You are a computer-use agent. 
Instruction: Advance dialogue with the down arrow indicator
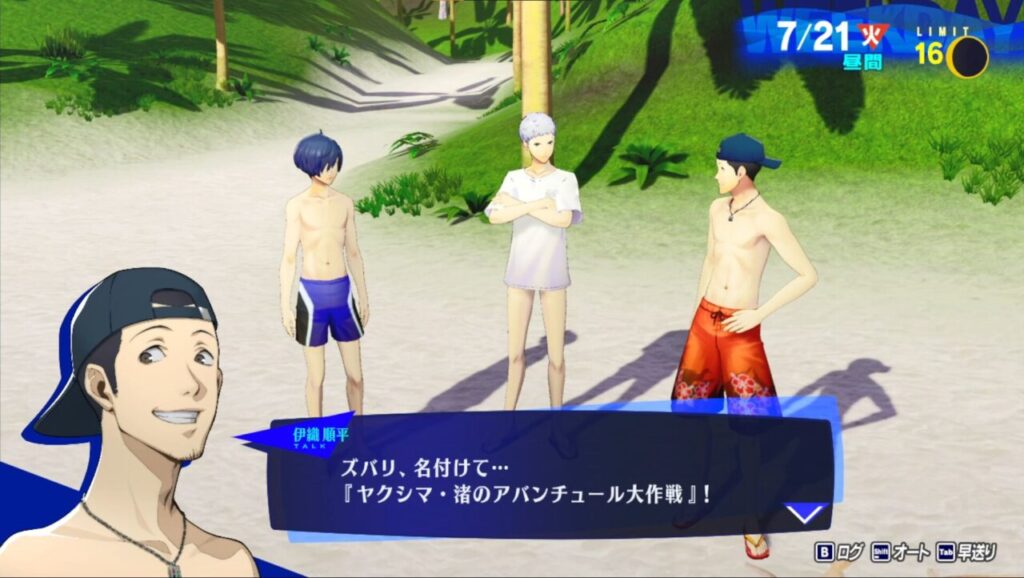805,514
